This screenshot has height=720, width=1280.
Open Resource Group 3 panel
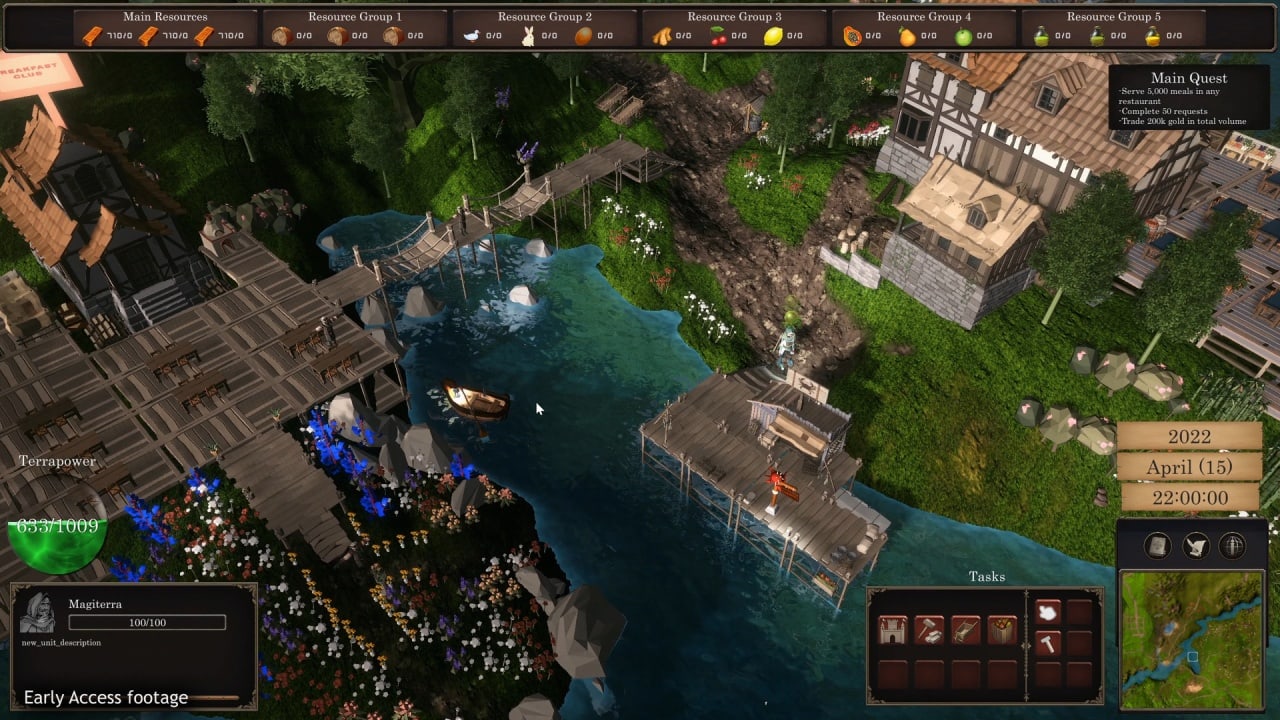point(734,28)
